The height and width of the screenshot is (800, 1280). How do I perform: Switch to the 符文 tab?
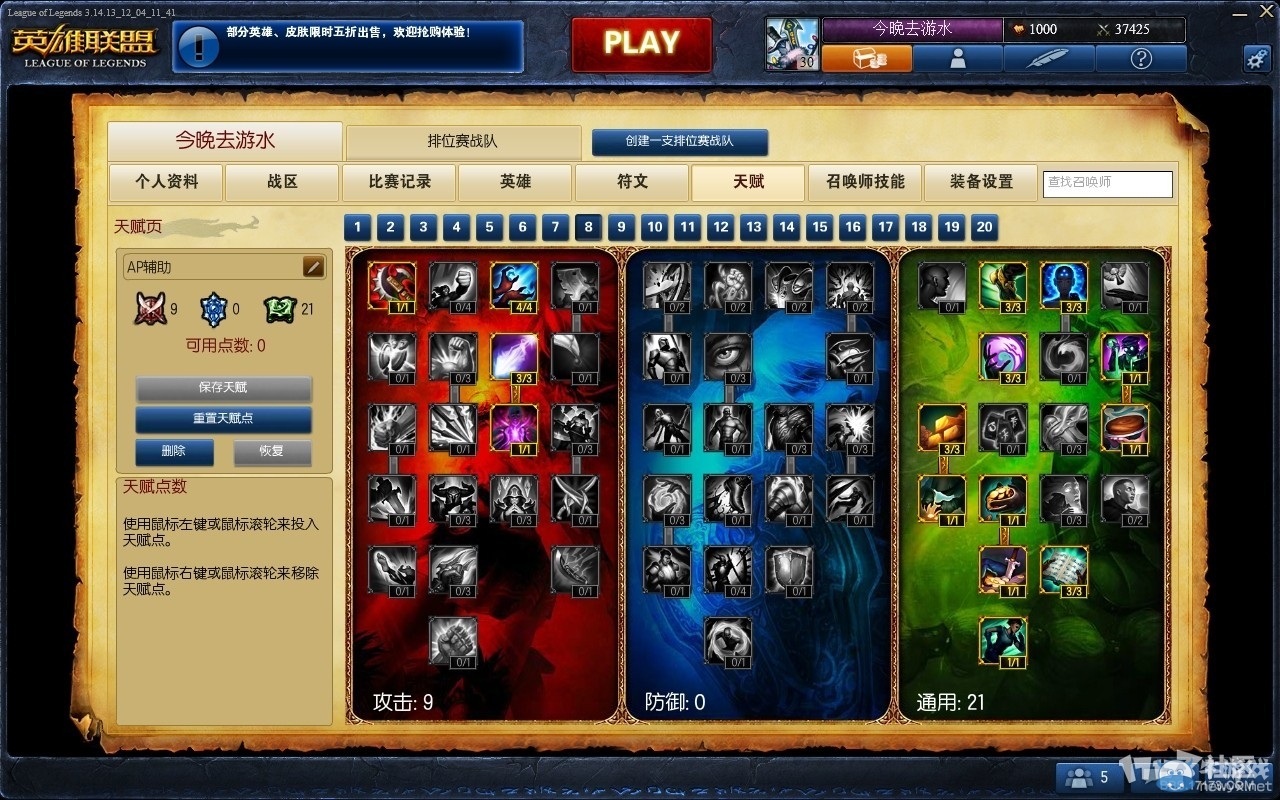point(632,183)
